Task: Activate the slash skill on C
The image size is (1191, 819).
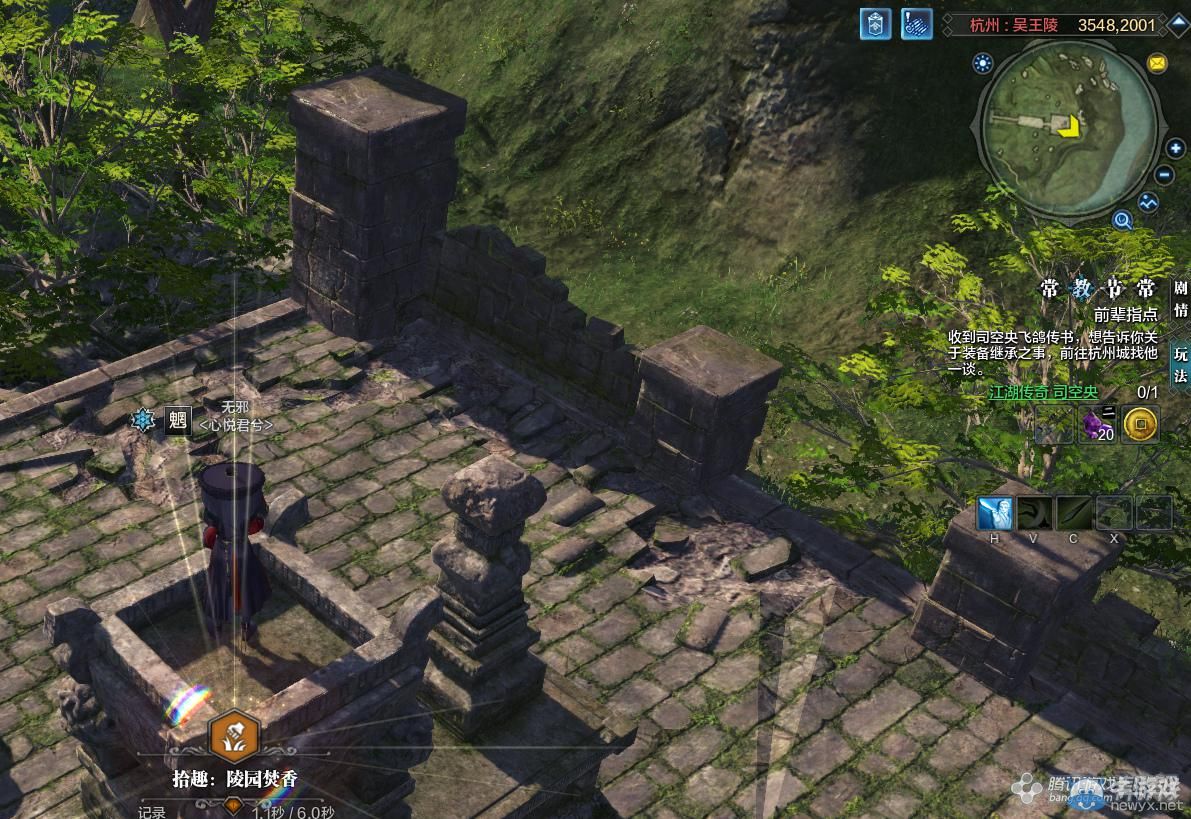Action: (1074, 514)
